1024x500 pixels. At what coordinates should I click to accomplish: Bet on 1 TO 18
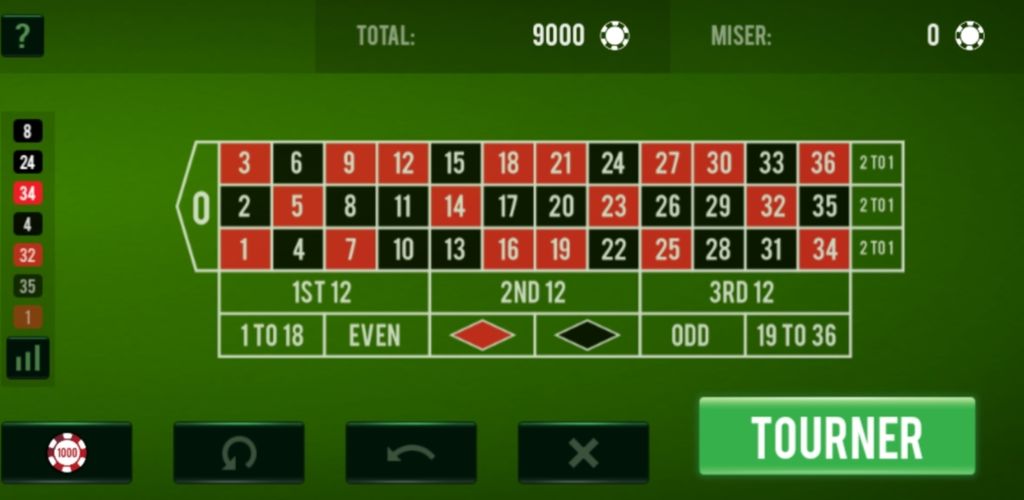(x=271, y=336)
